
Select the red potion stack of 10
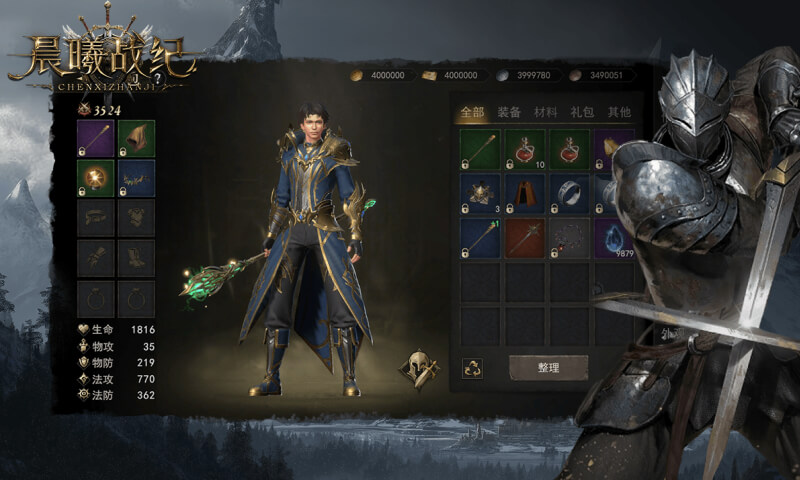tap(524, 149)
